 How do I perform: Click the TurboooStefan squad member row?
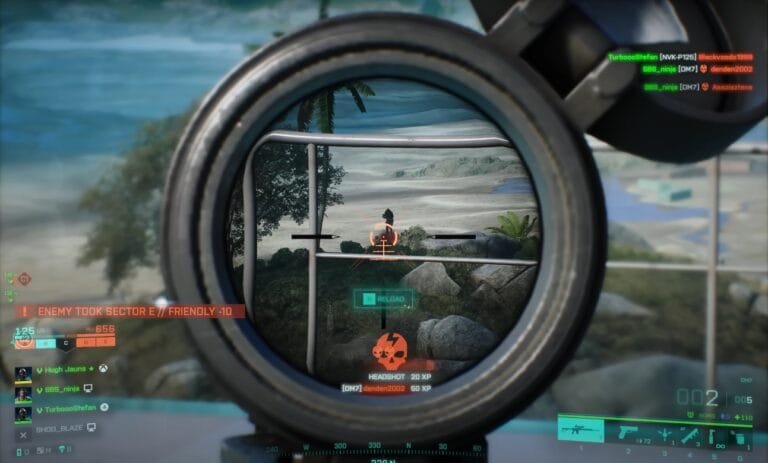click(62, 408)
